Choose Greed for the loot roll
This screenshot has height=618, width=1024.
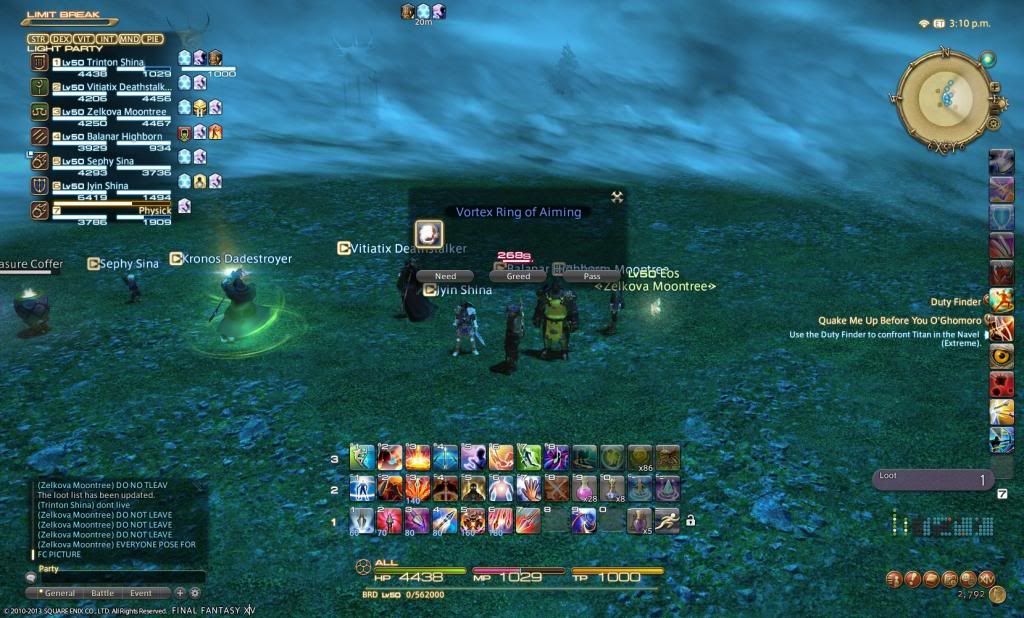pyautogui.click(x=518, y=276)
